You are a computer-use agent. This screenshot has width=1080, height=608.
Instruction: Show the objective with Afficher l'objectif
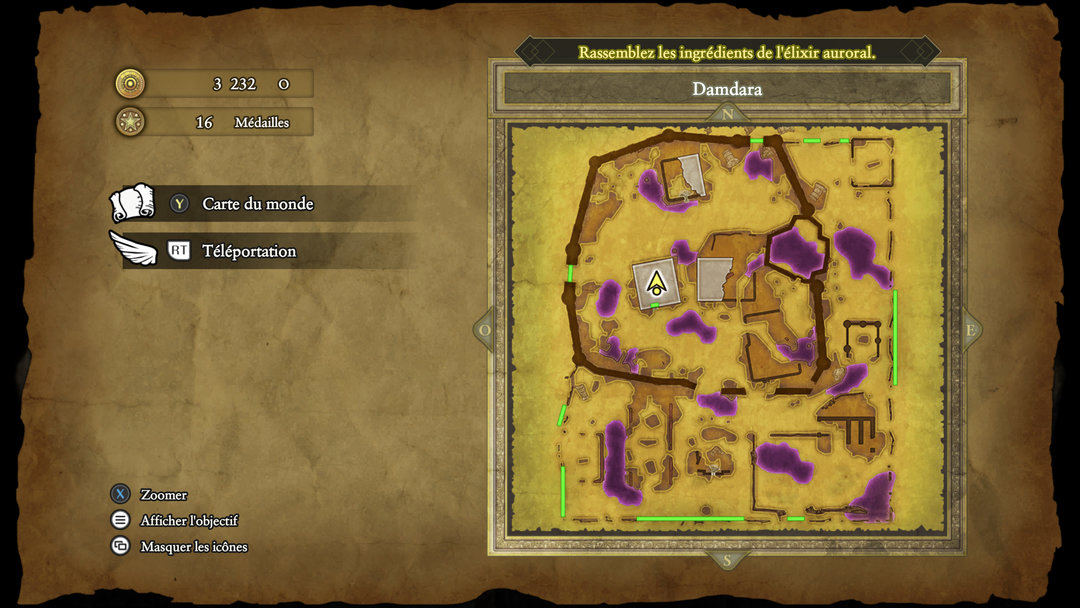click(x=189, y=521)
